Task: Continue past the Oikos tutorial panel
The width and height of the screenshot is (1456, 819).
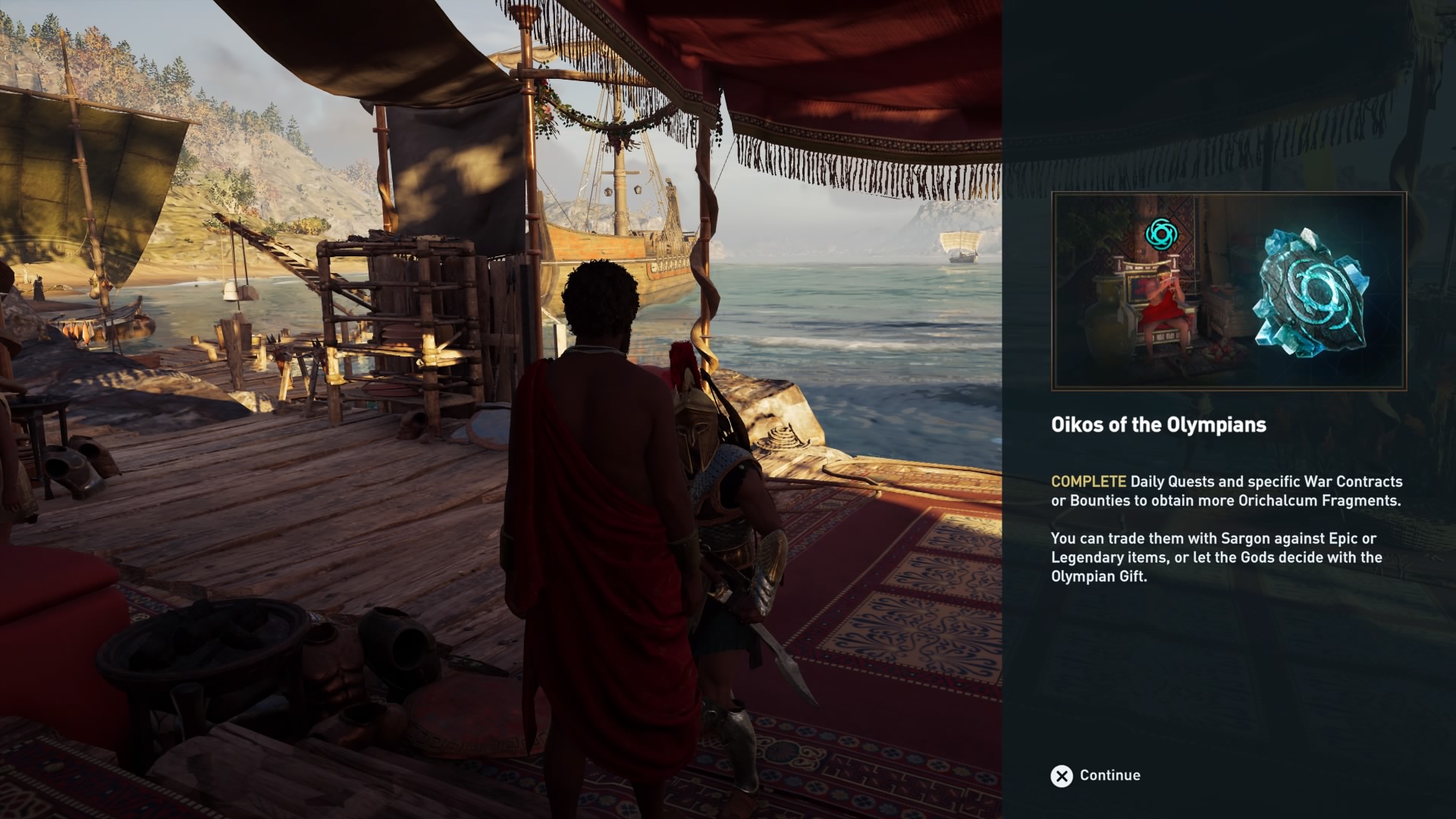Action: (x=1095, y=775)
